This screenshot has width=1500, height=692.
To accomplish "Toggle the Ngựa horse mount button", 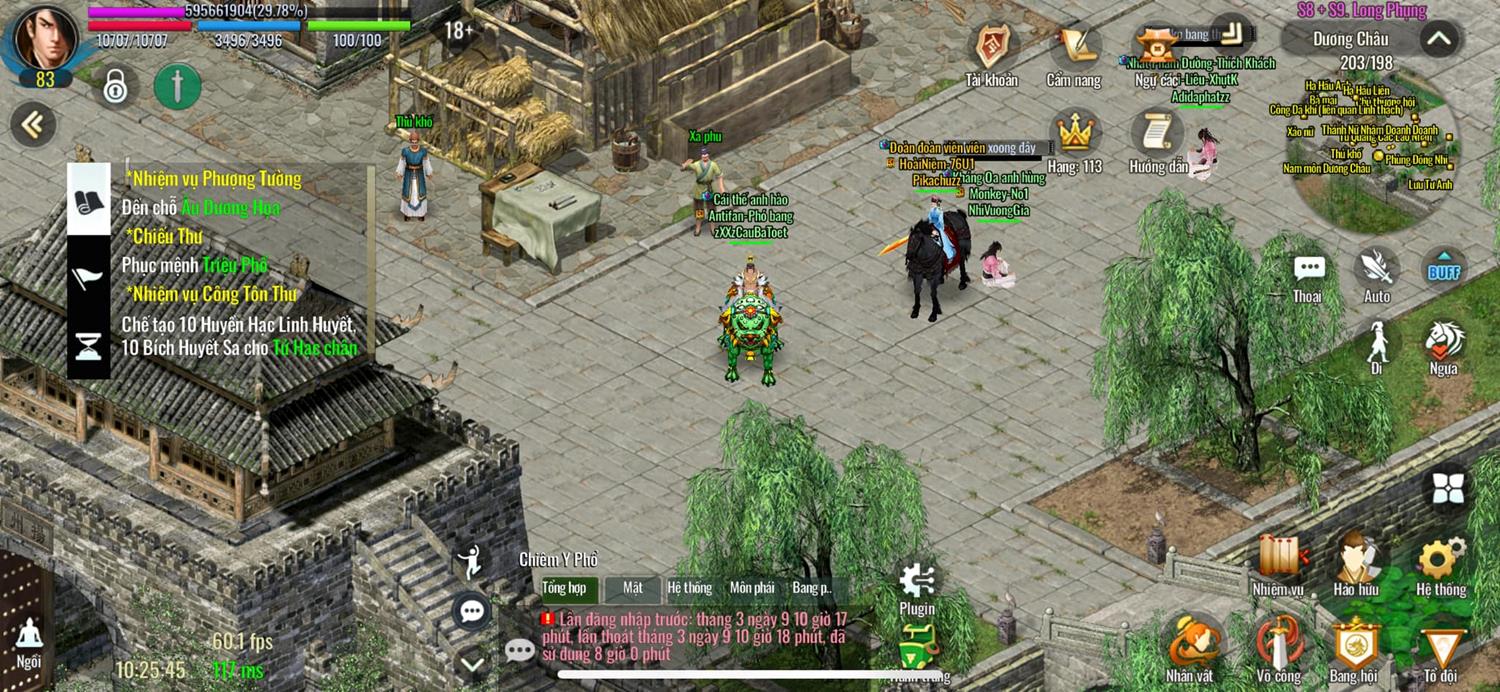I will tap(1443, 343).
